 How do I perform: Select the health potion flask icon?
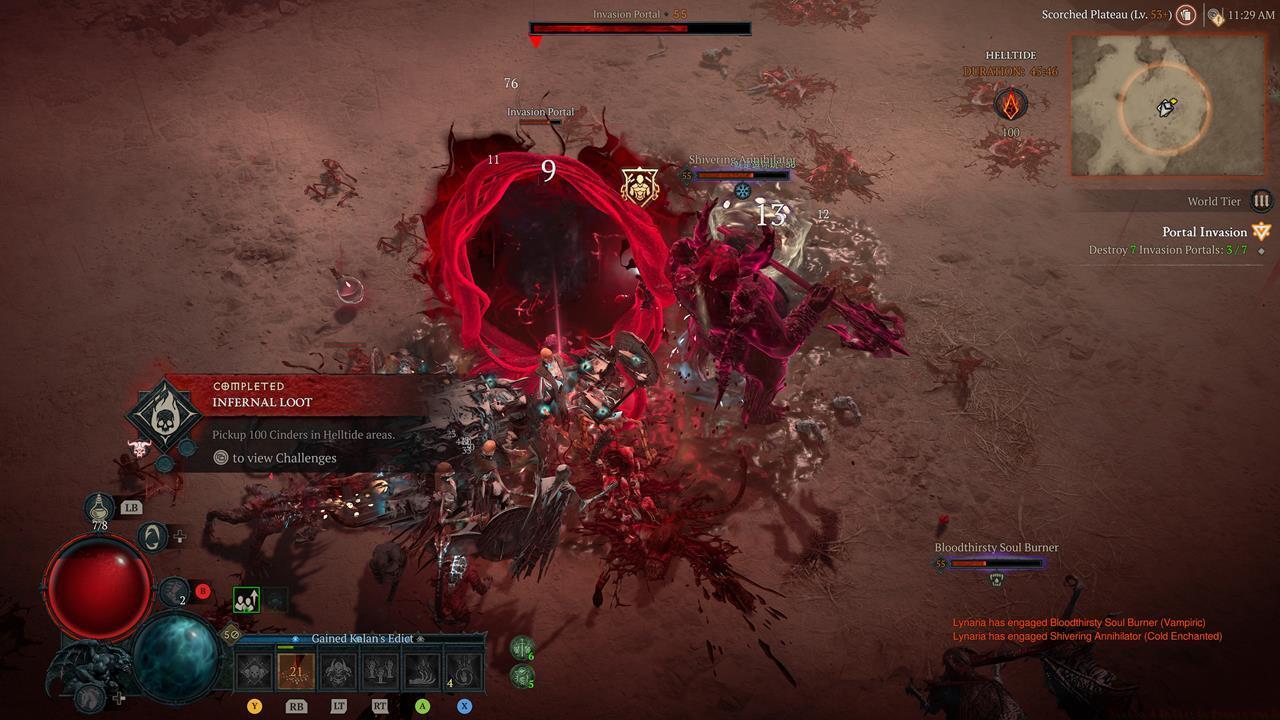coord(99,508)
